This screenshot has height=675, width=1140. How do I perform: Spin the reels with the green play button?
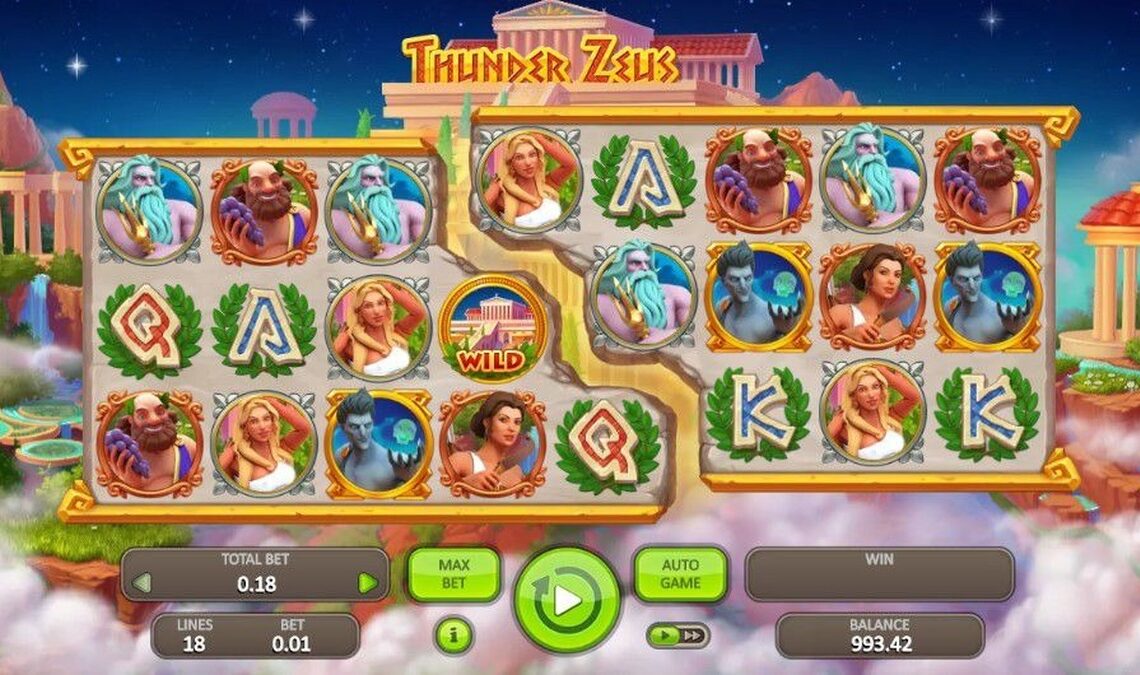(567, 600)
